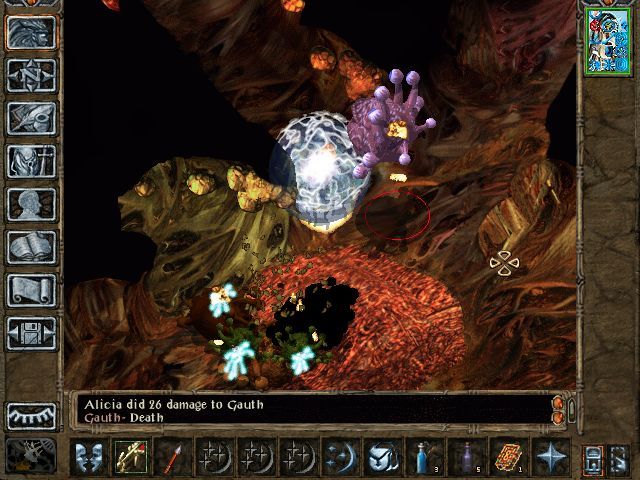The image size is (640, 480).
Task: Open the mage spellbook
Action: (32, 247)
